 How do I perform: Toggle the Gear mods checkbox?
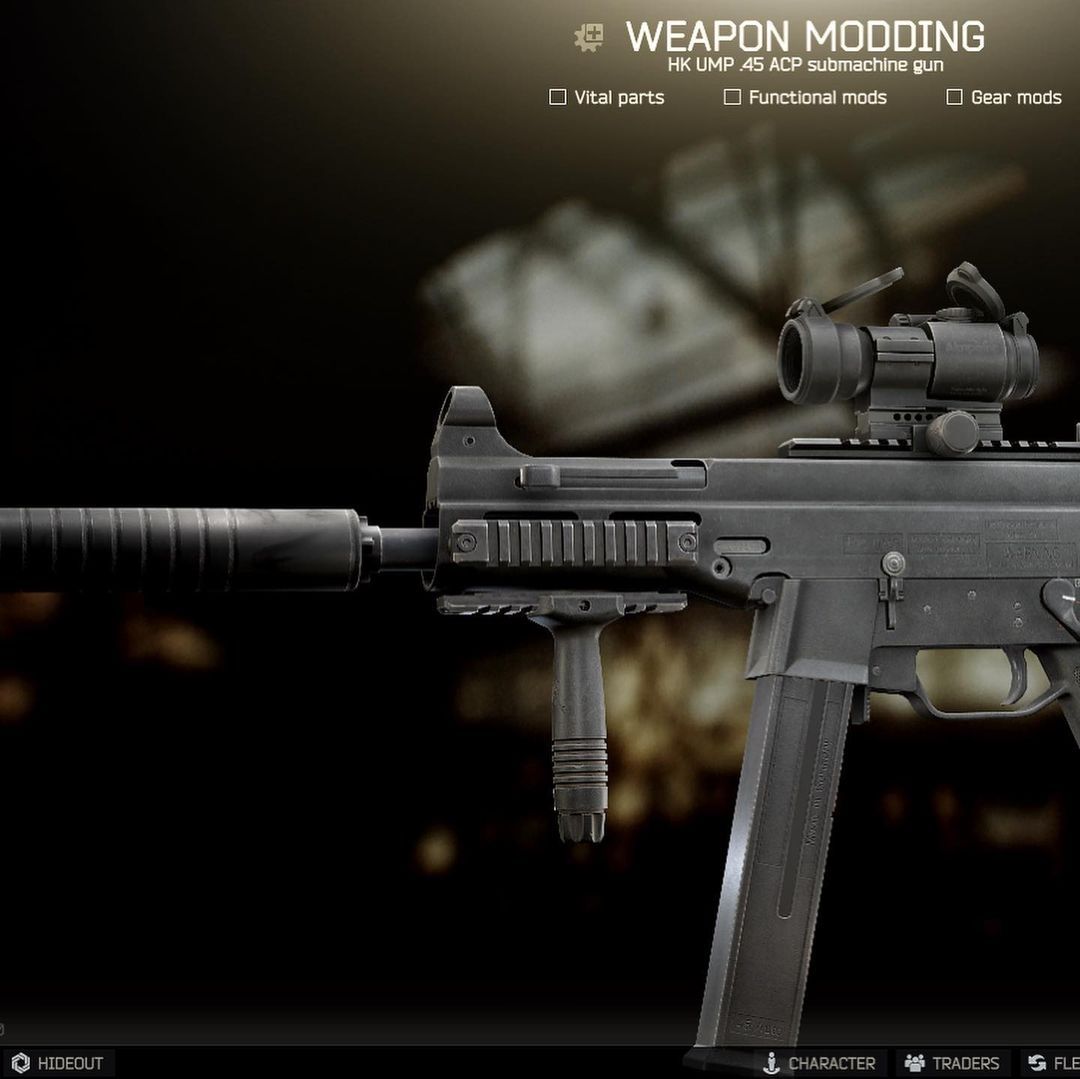click(x=955, y=97)
